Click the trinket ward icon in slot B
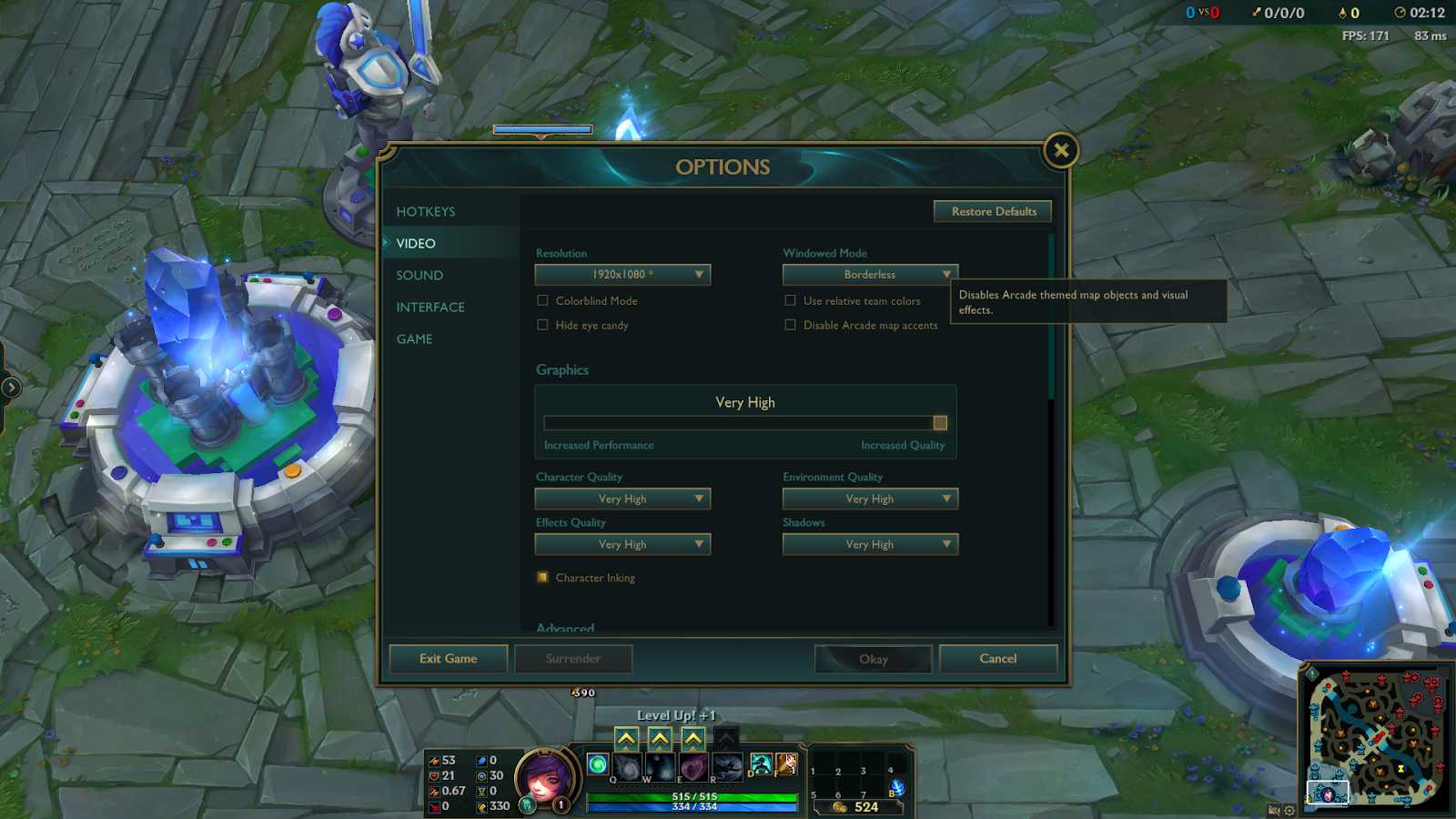The image size is (1456, 819). click(896, 788)
